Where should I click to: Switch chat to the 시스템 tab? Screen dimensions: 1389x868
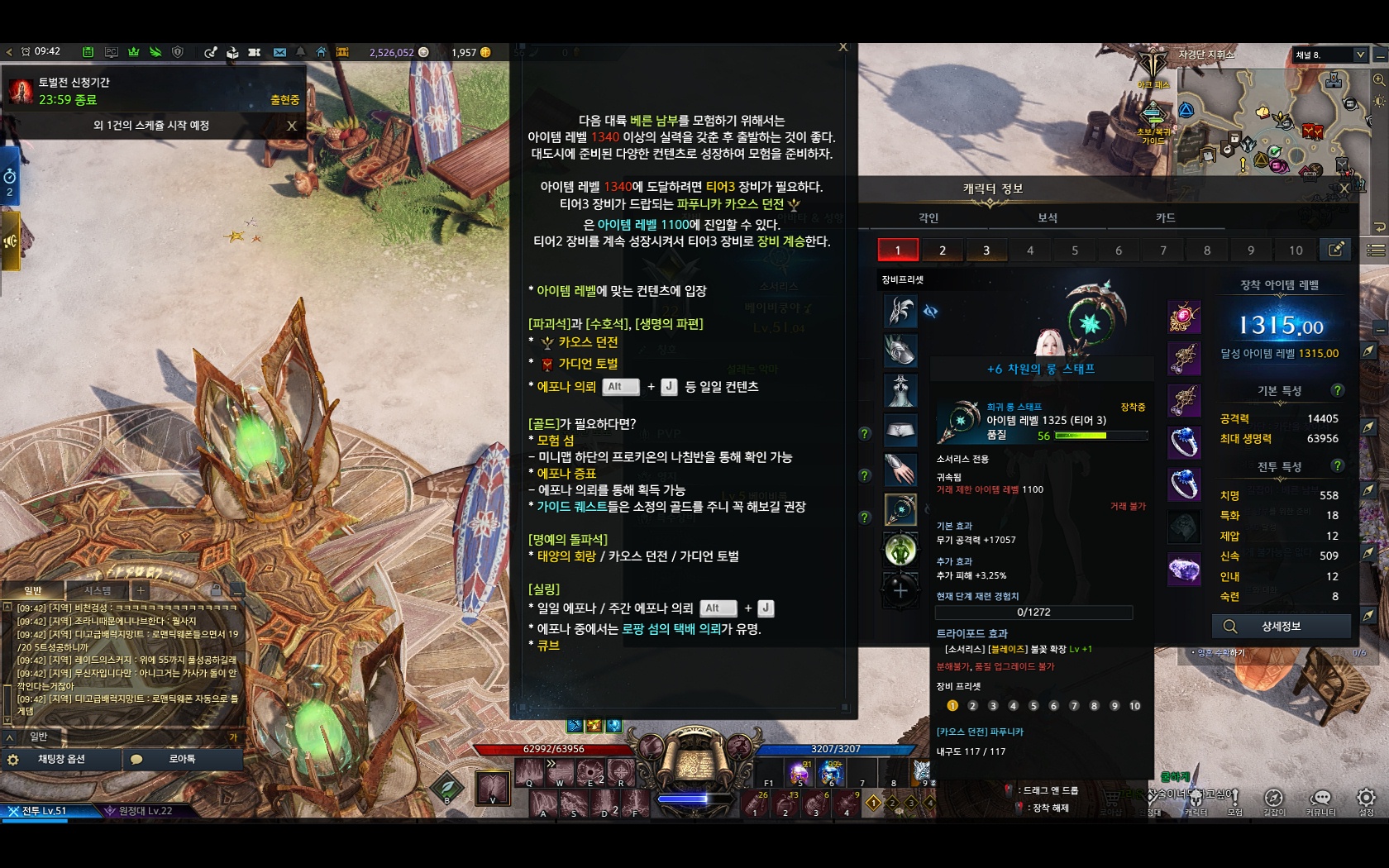tap(98, 590)
